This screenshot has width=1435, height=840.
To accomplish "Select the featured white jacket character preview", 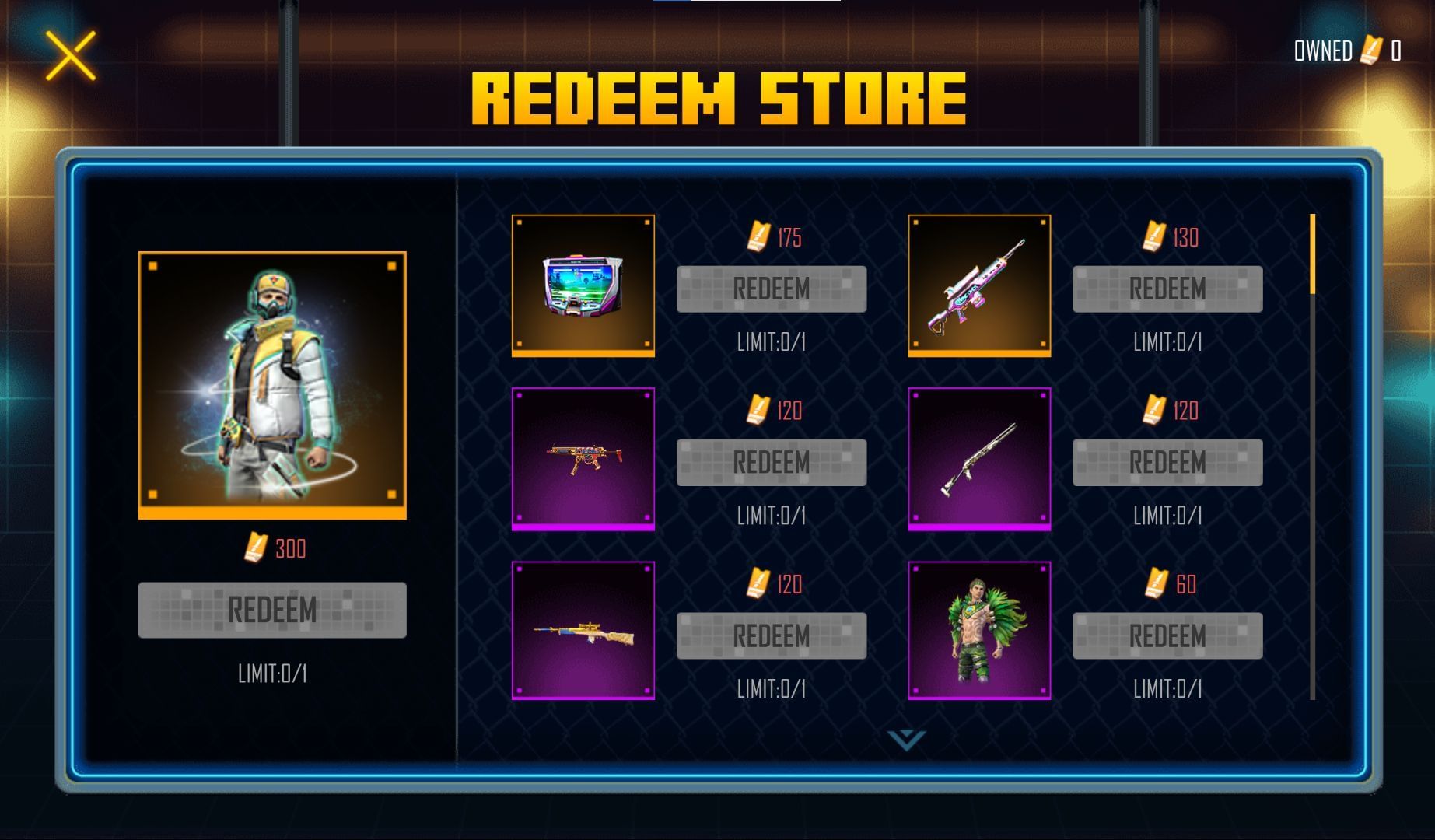I will (272, 385).
